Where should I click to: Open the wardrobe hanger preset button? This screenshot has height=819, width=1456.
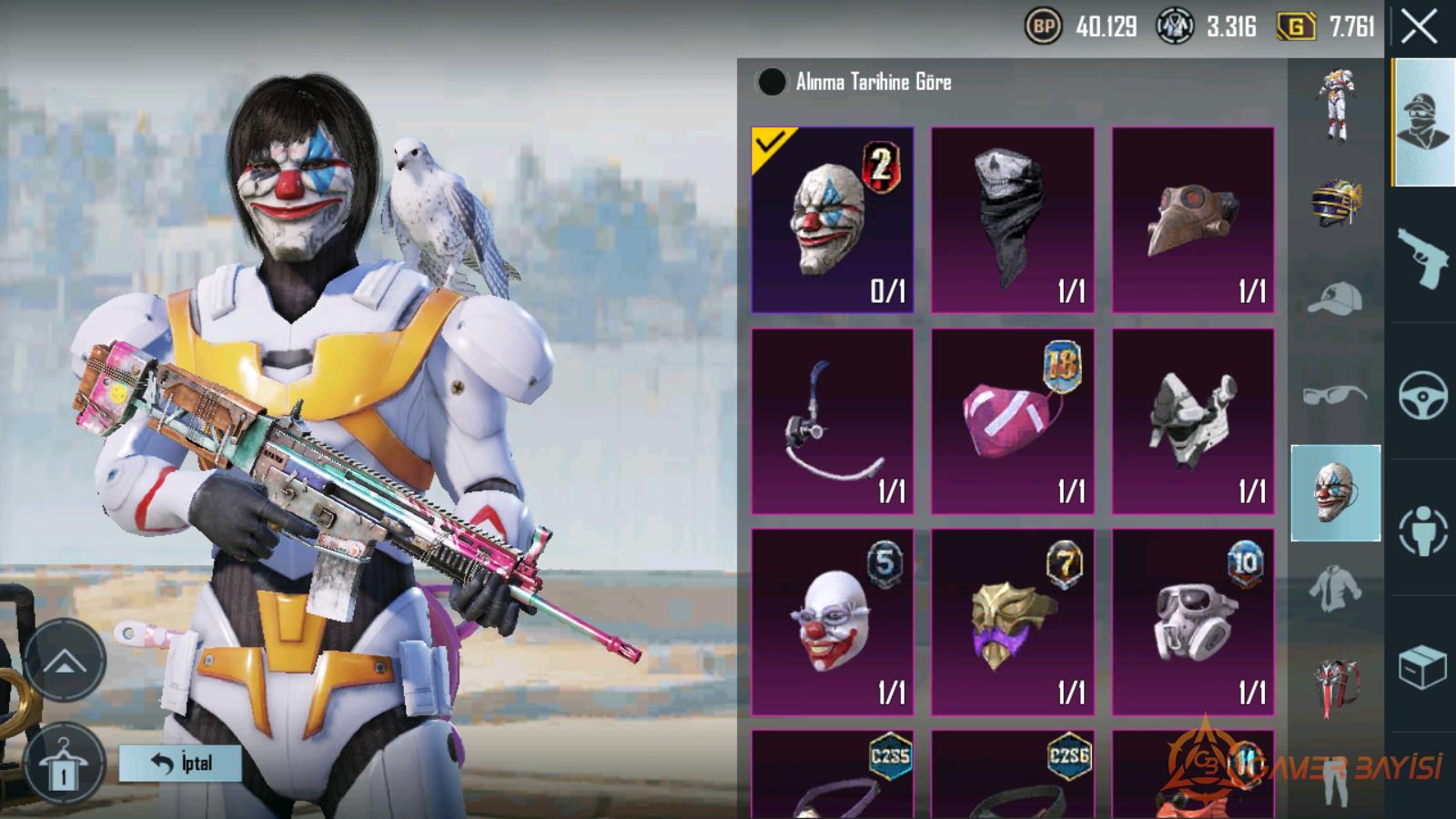(x=64, y=763)
